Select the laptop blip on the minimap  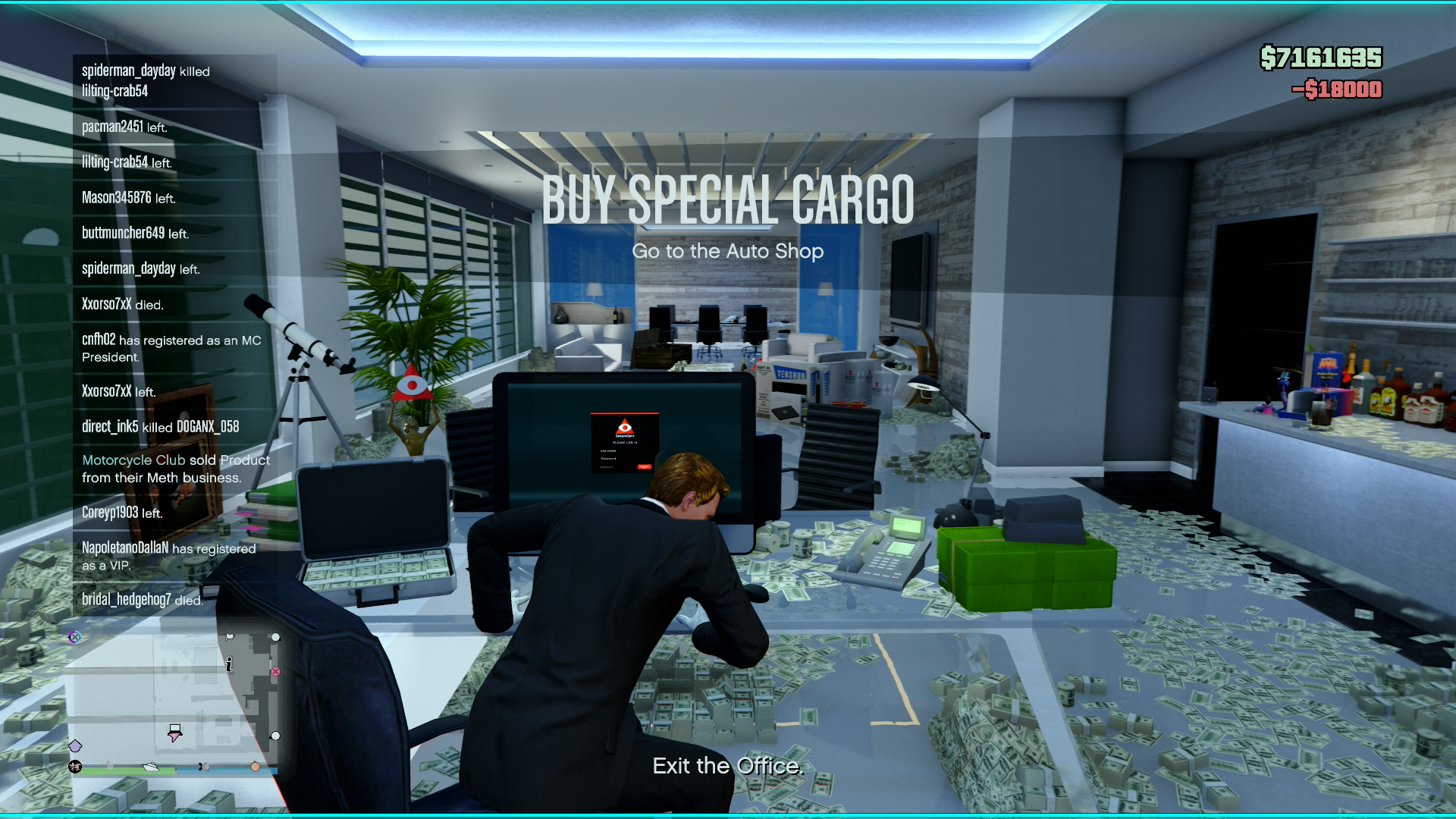tap(175, 730)
